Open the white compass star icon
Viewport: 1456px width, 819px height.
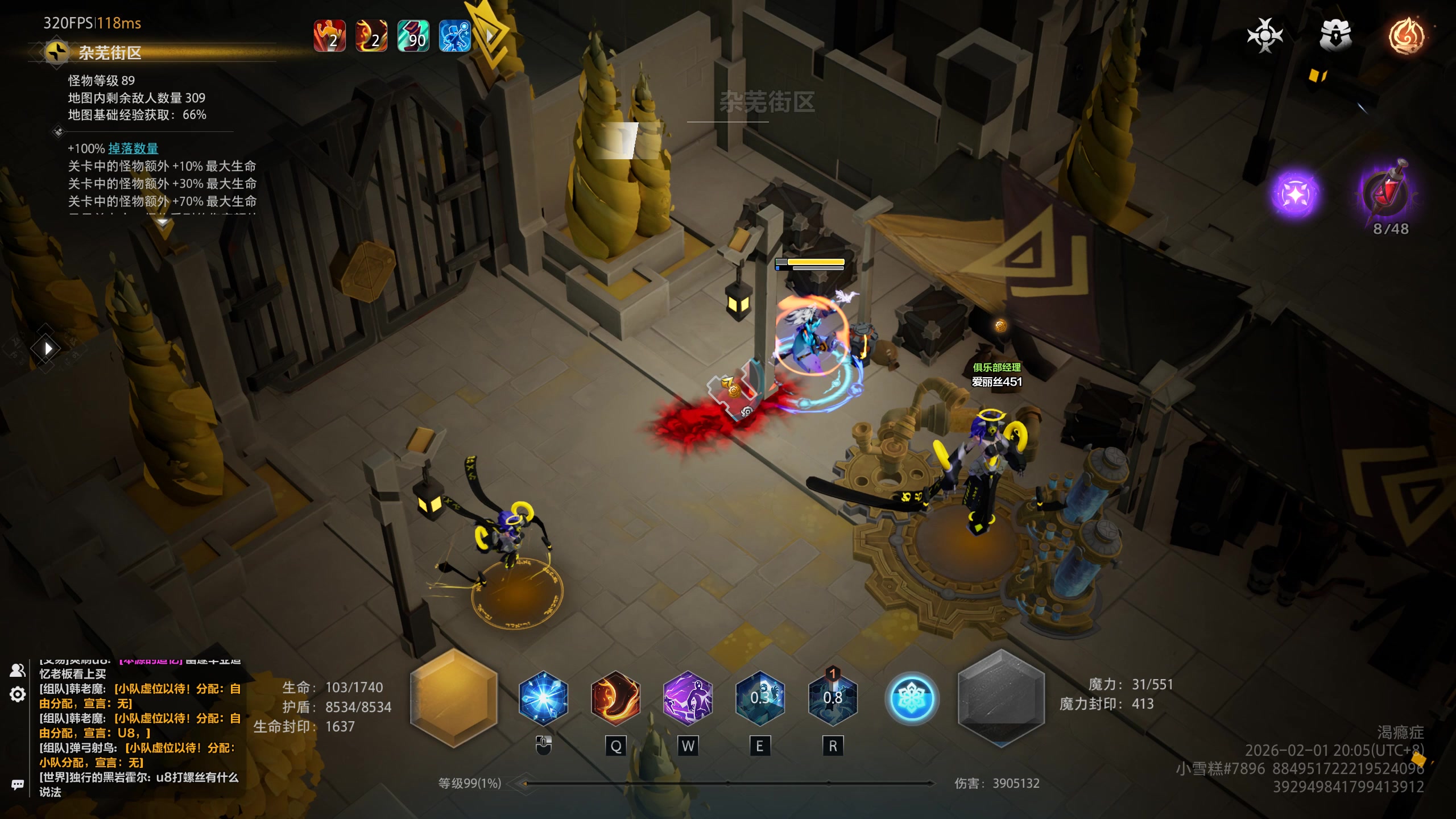point(1265,36)
